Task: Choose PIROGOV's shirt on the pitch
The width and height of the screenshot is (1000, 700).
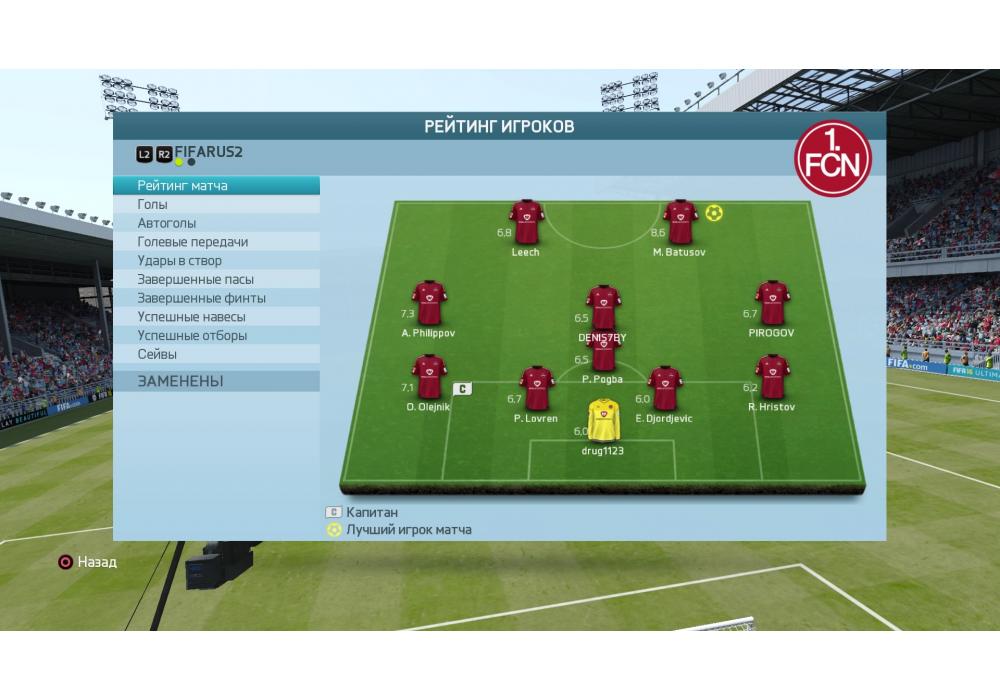Action: [772, 303]
